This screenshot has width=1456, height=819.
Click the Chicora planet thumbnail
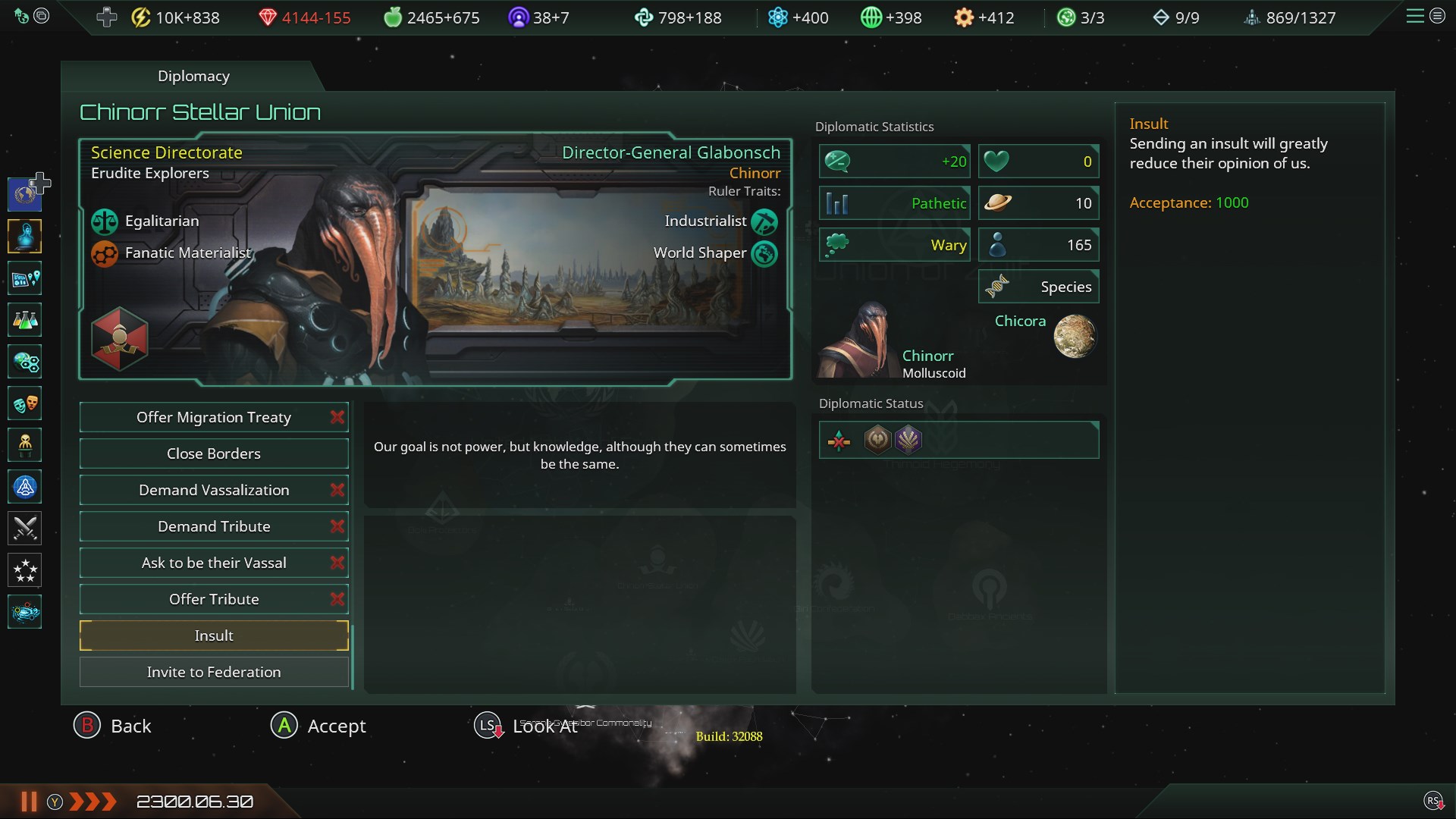click(x=1075, y=336)
